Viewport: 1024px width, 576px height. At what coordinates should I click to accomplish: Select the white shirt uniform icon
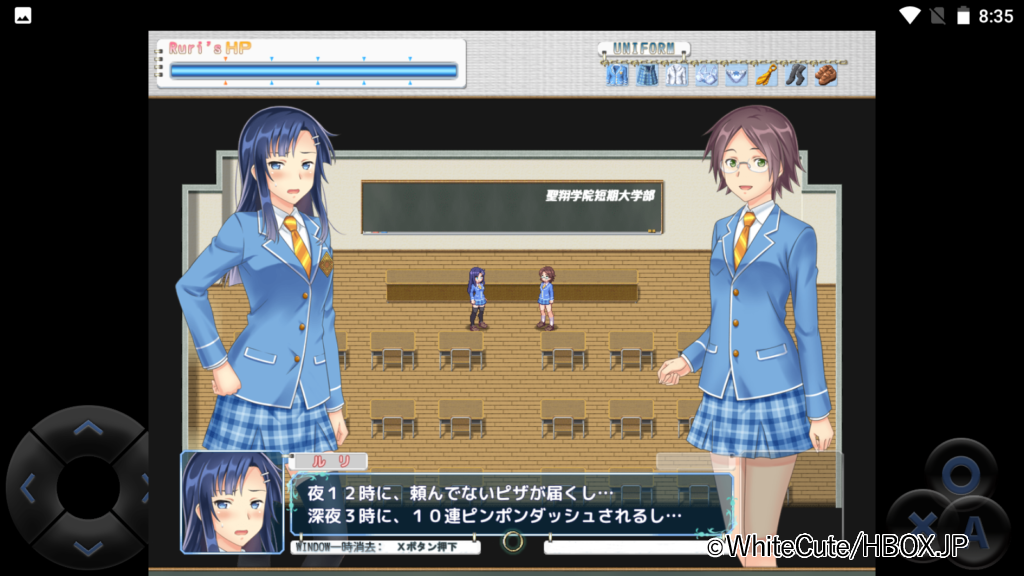(x=676, y=74)
